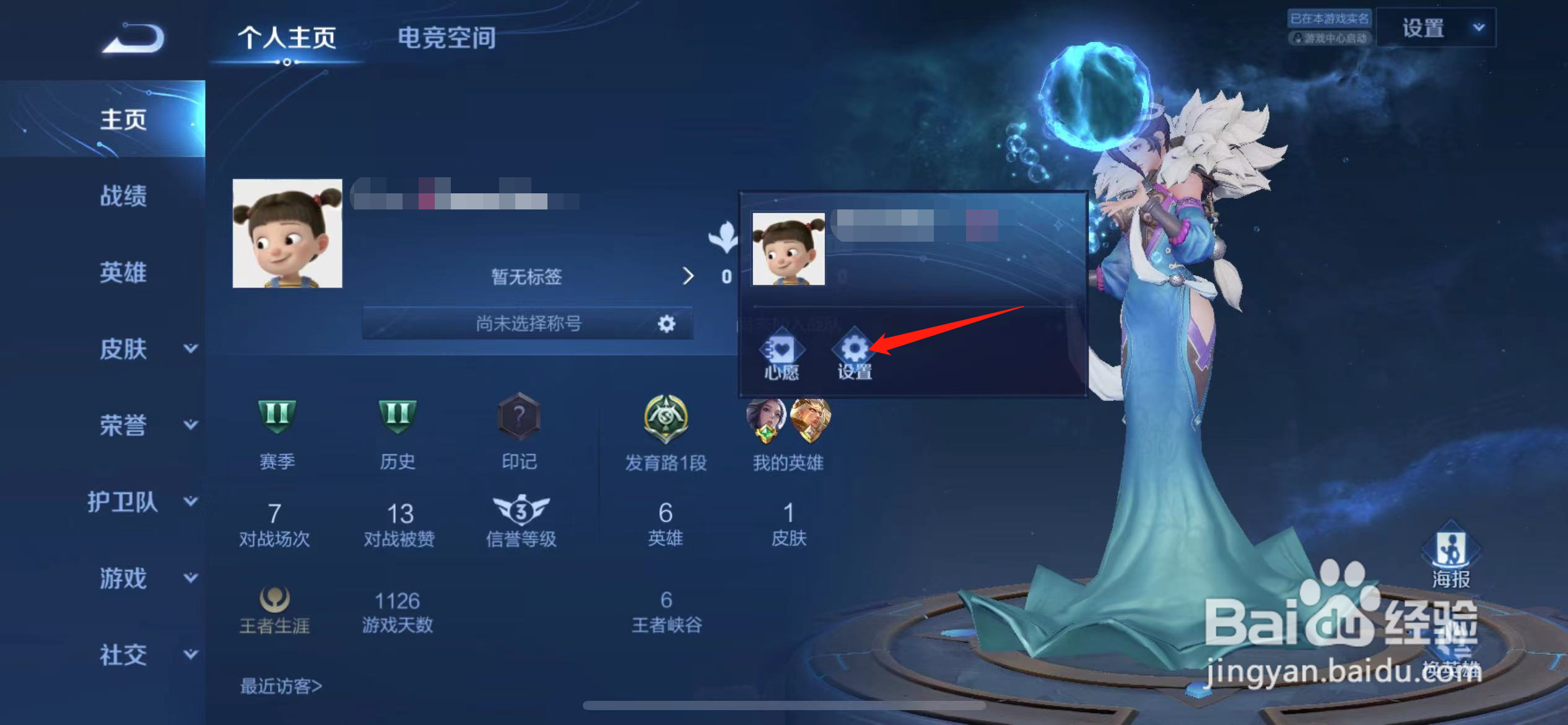
Task: Click 社交 in the left sidebar
Action: click(123, 655)
